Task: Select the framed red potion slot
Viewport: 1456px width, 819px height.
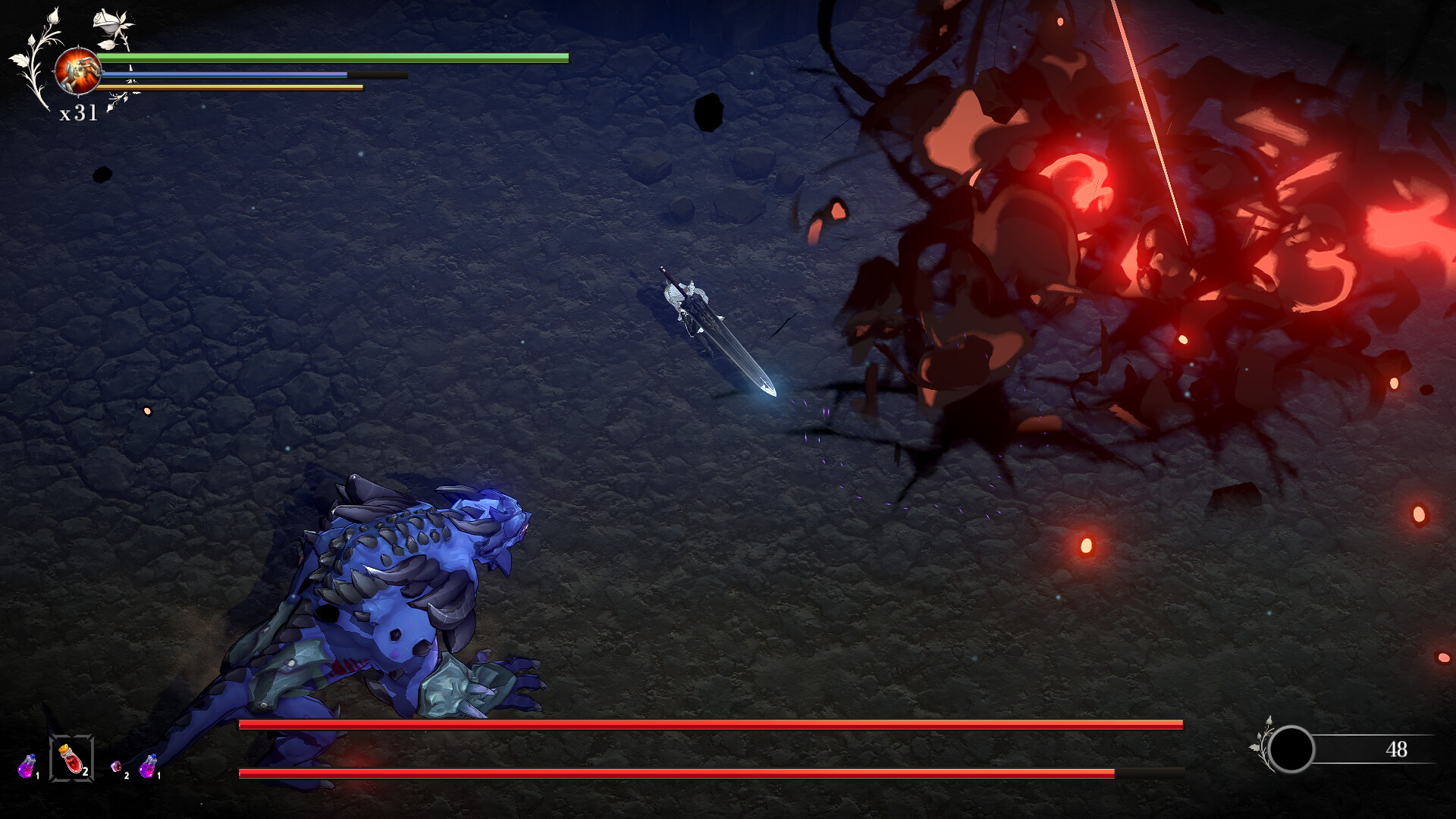Action: 71,758
